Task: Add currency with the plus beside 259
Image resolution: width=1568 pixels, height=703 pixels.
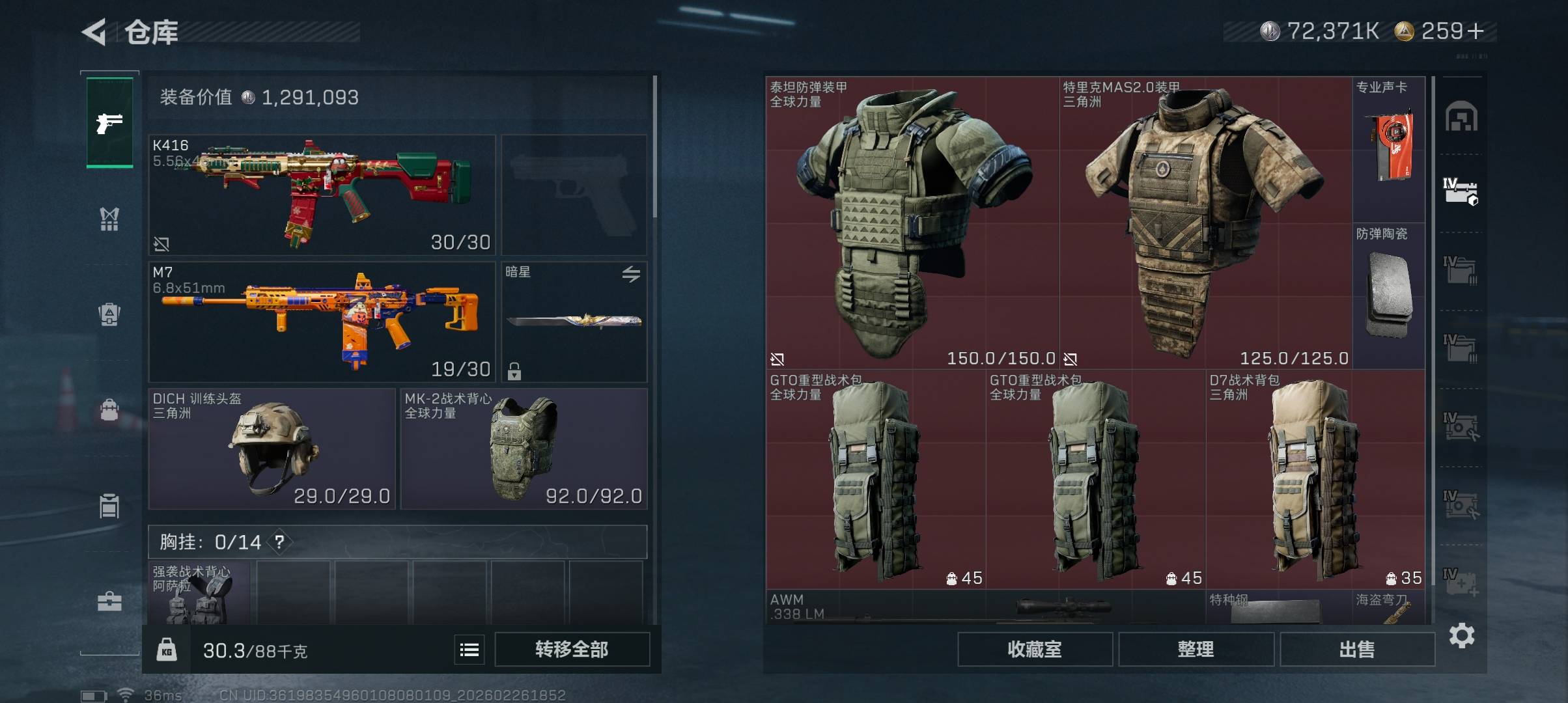Action: point(1476,31)
